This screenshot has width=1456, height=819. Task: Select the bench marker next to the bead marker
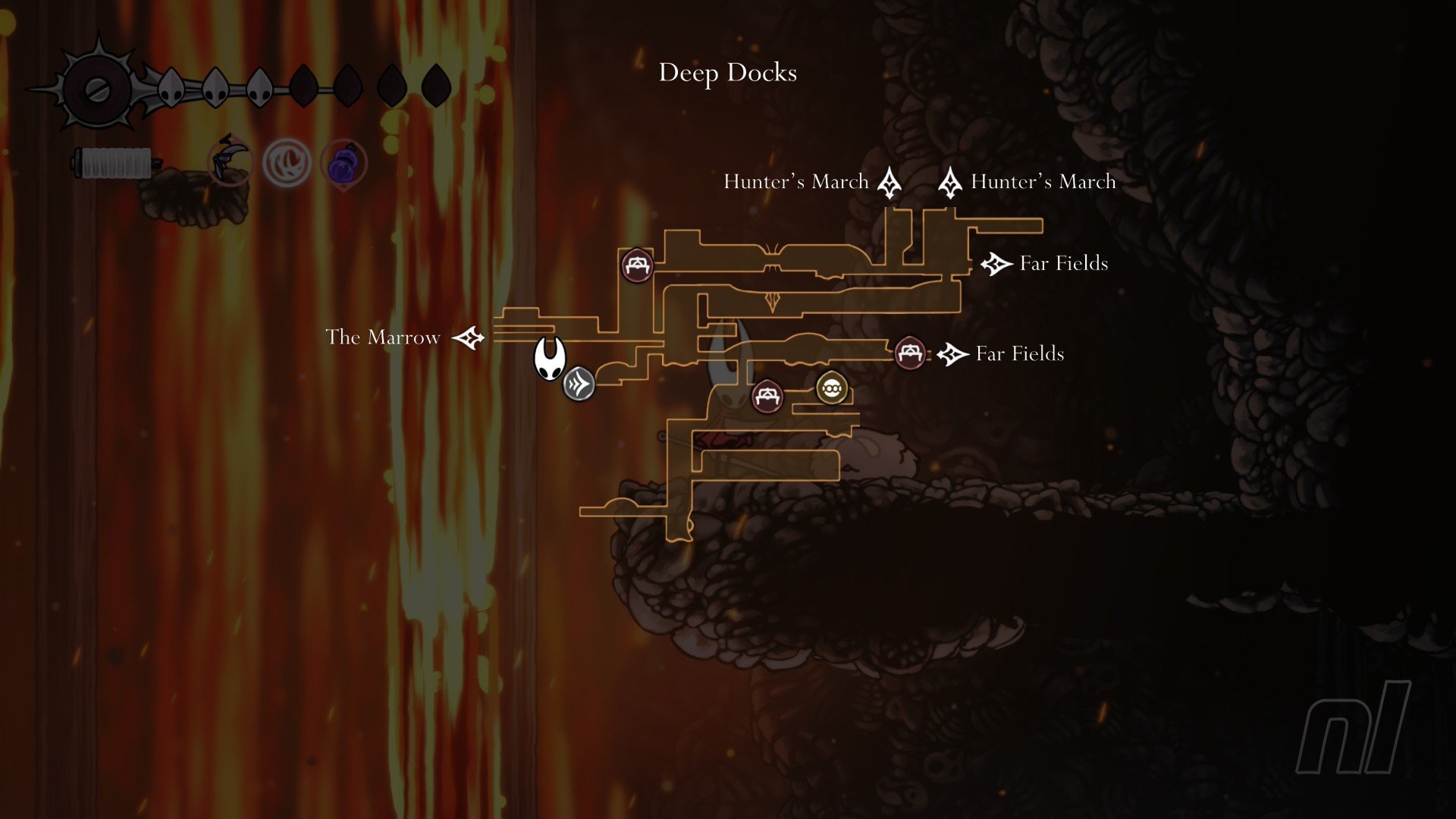pos(767,396)
